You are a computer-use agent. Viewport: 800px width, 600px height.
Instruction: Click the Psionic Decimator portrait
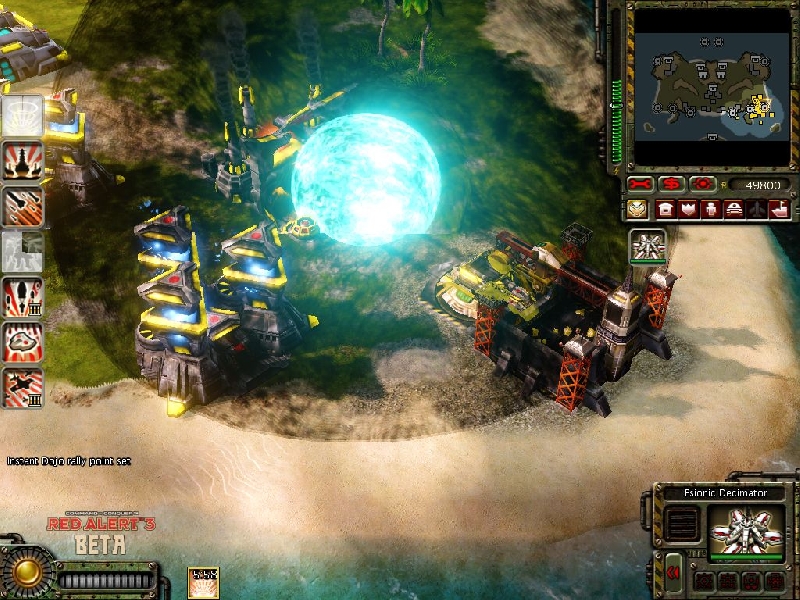pos(746,530)
